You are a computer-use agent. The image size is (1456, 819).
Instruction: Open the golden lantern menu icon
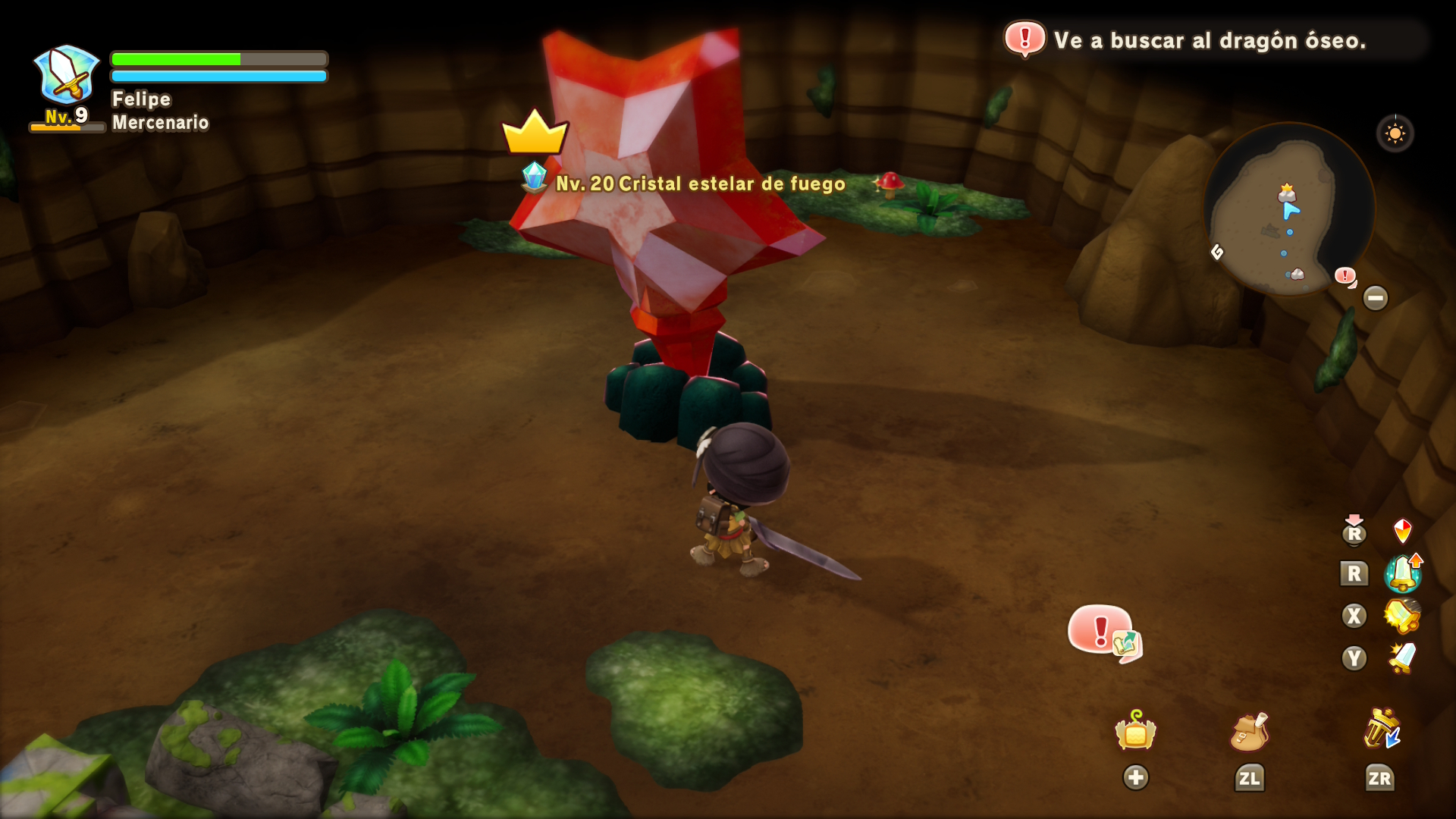(1135, 731)
